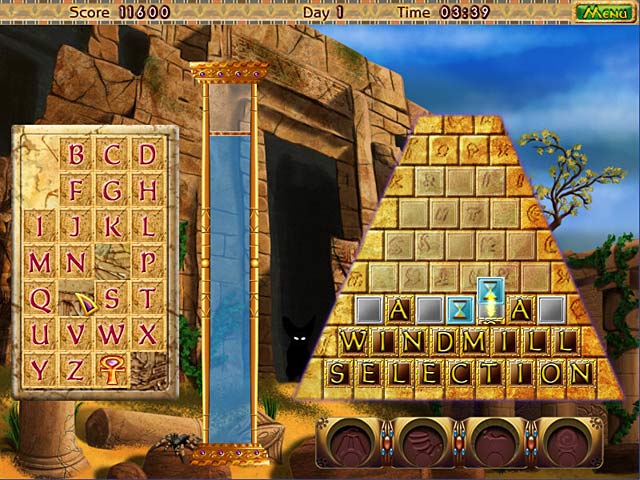Select letter S on the board
This screenshot has width=640, height=480.
pos(111,298)
